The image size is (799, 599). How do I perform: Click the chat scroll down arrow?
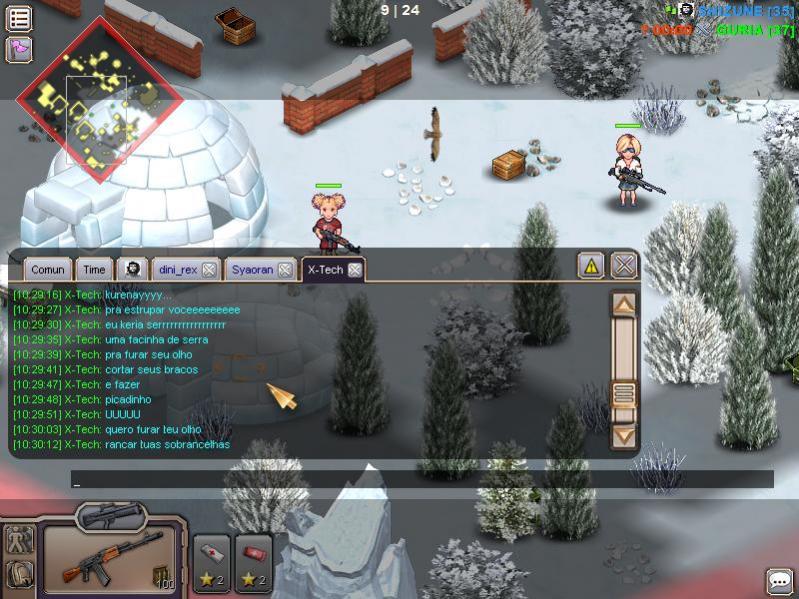point(624,435)
